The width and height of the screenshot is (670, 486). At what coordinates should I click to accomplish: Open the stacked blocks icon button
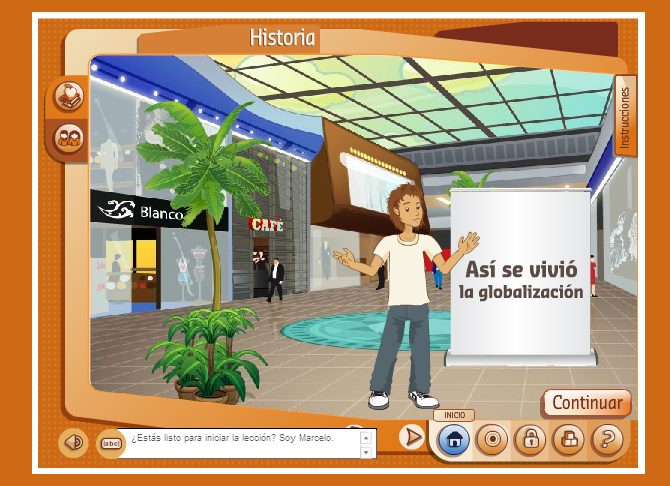pos(568,438)
